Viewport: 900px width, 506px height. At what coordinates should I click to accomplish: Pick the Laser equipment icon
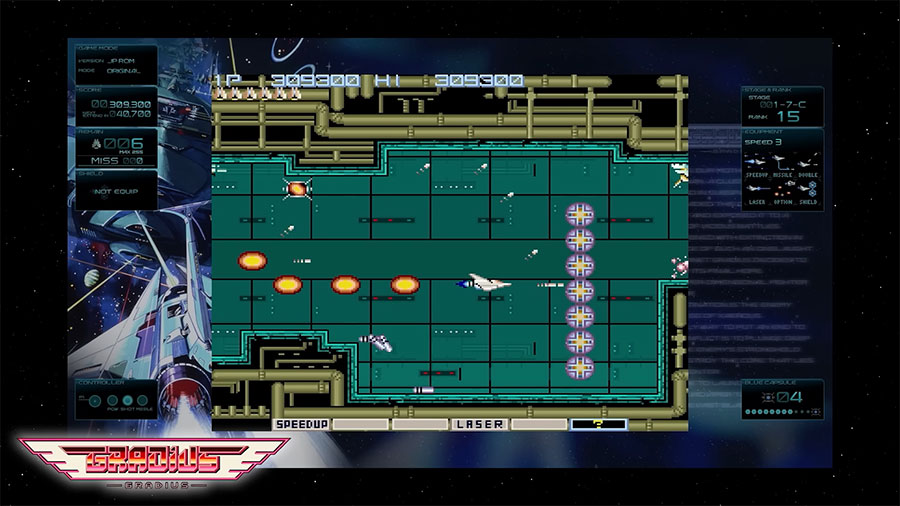[x=758, y=190]
